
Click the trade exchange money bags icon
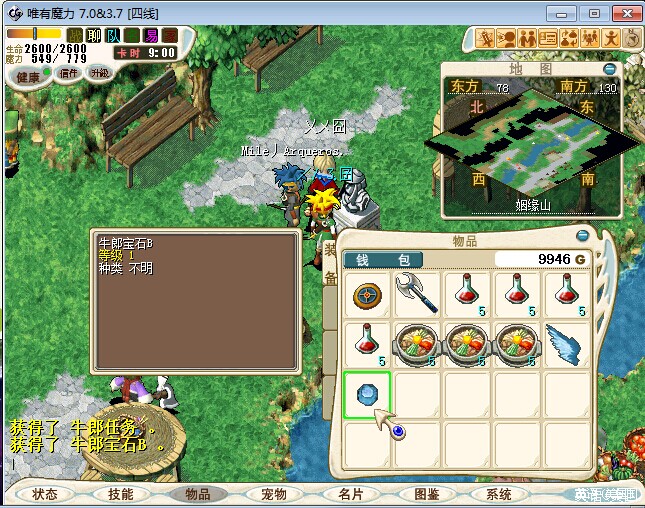(x=570, y=39)
